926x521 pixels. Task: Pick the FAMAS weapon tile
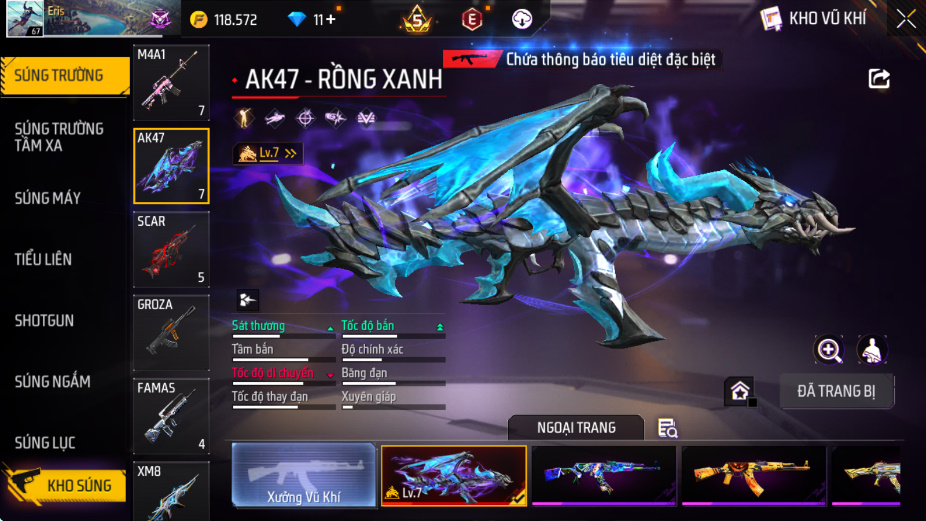171,415
